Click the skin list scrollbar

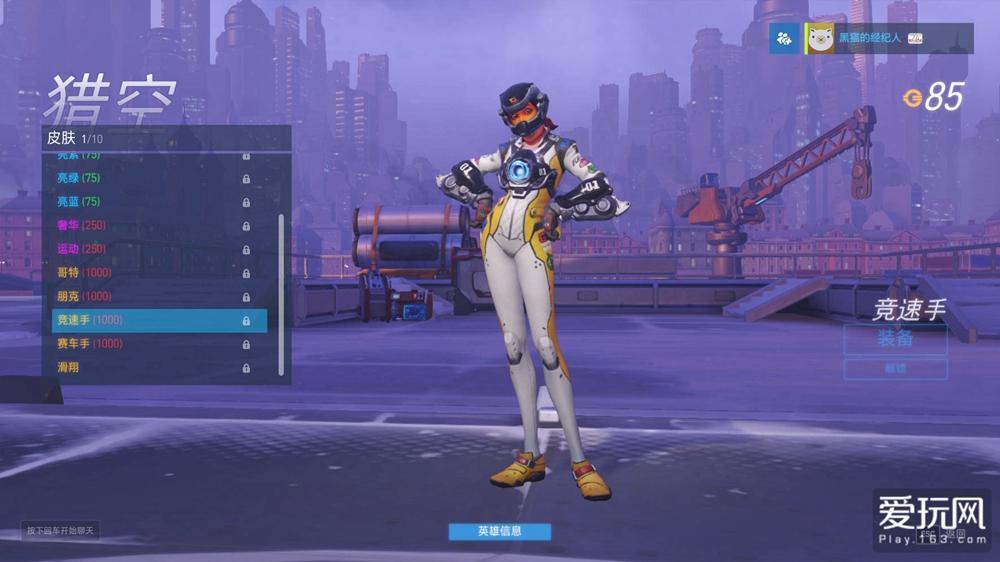(281, 290)
